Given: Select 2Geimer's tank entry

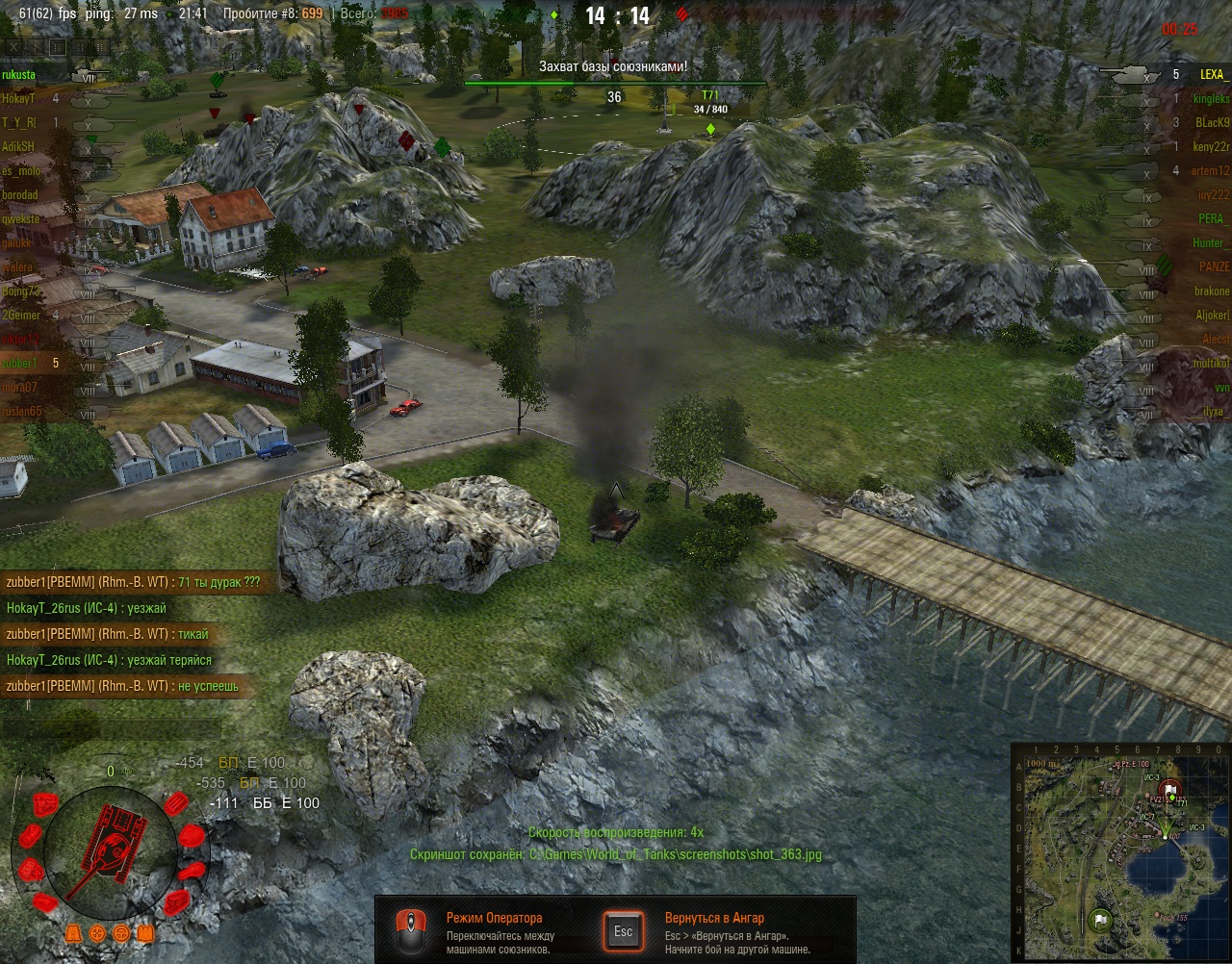Looking at the screenshot, I should pos(21,315).
